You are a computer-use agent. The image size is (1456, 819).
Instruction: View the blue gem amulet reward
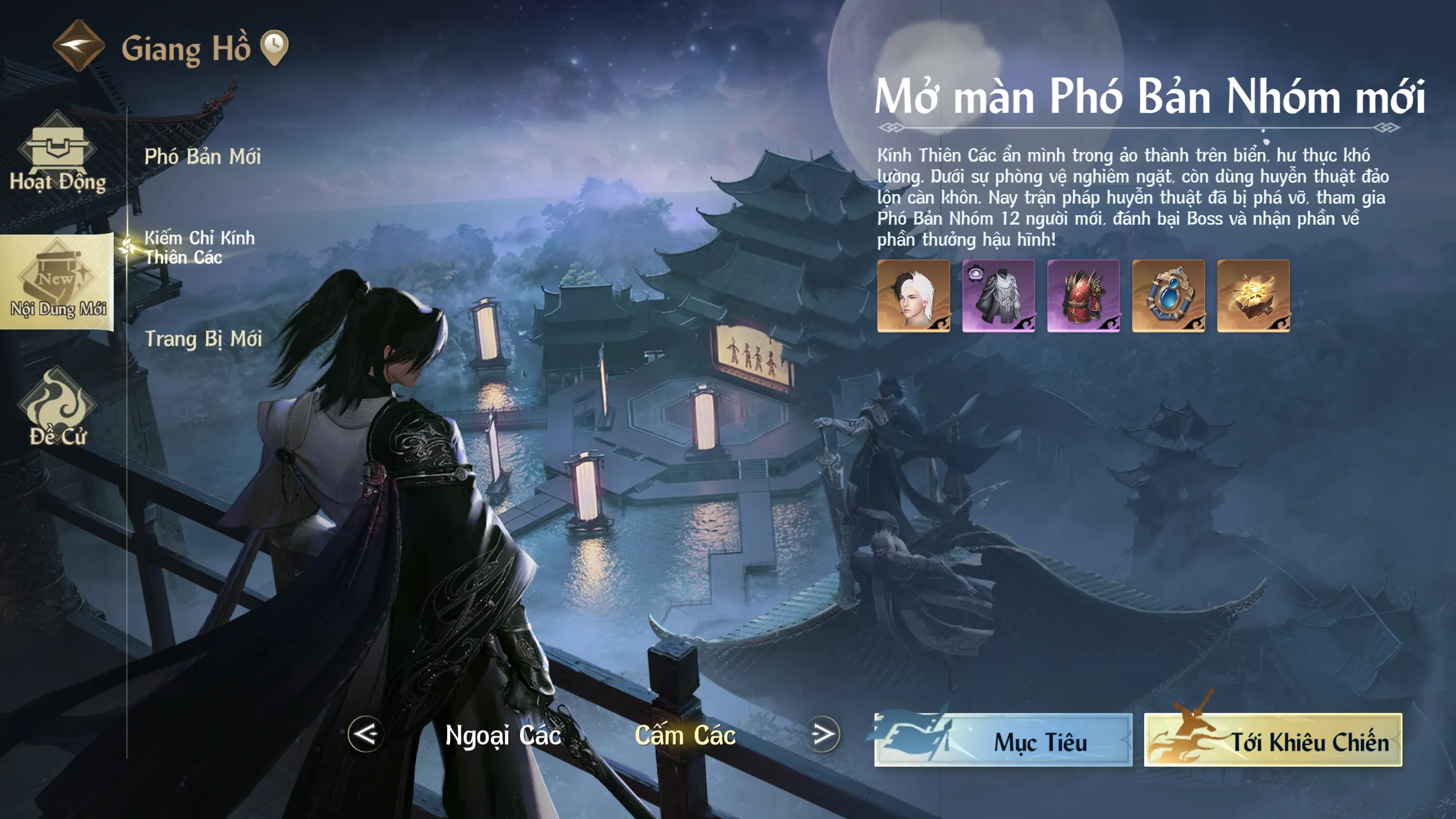(x=1168, y=296)
